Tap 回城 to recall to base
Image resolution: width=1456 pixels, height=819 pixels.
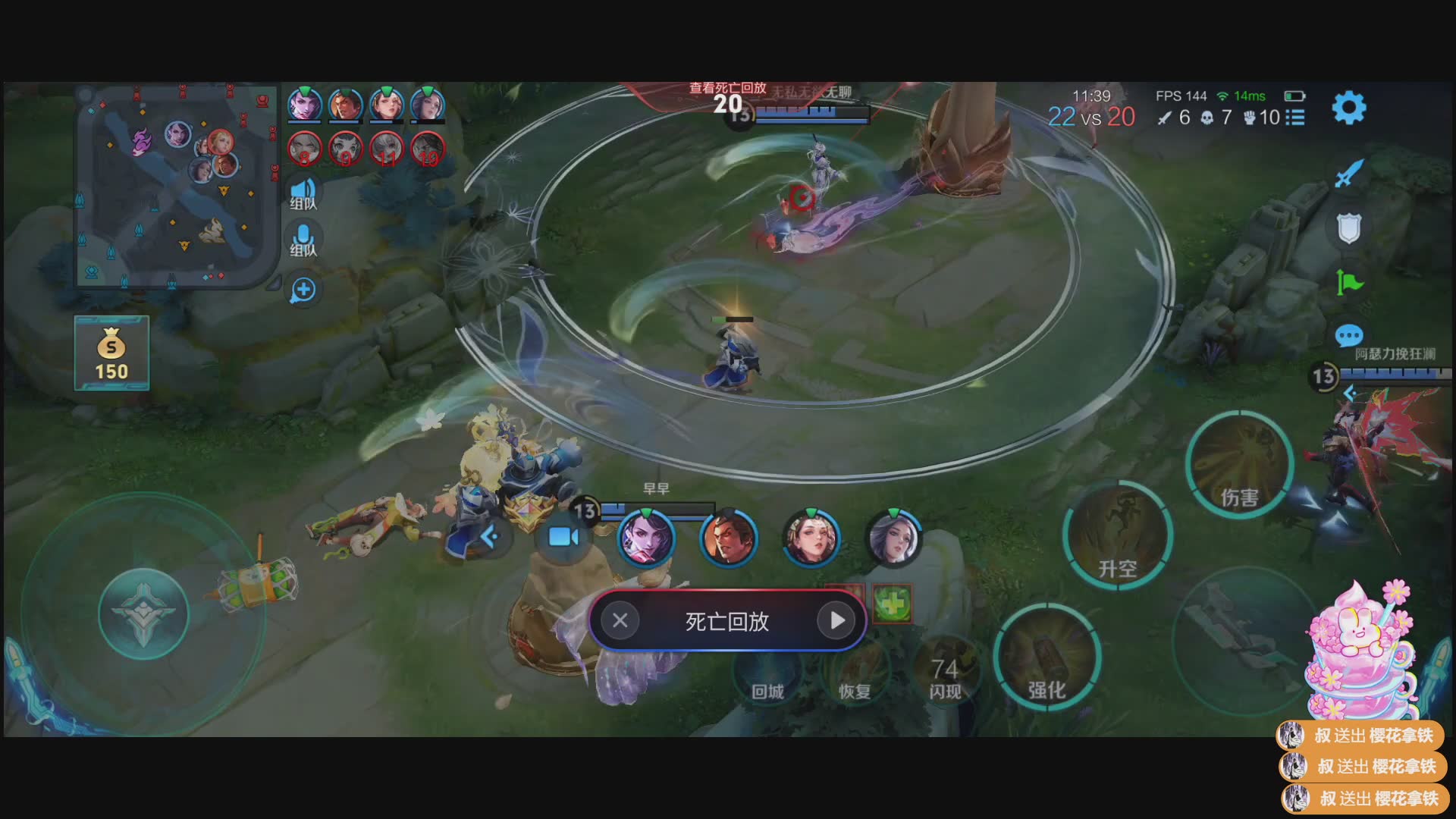point(767,673)
